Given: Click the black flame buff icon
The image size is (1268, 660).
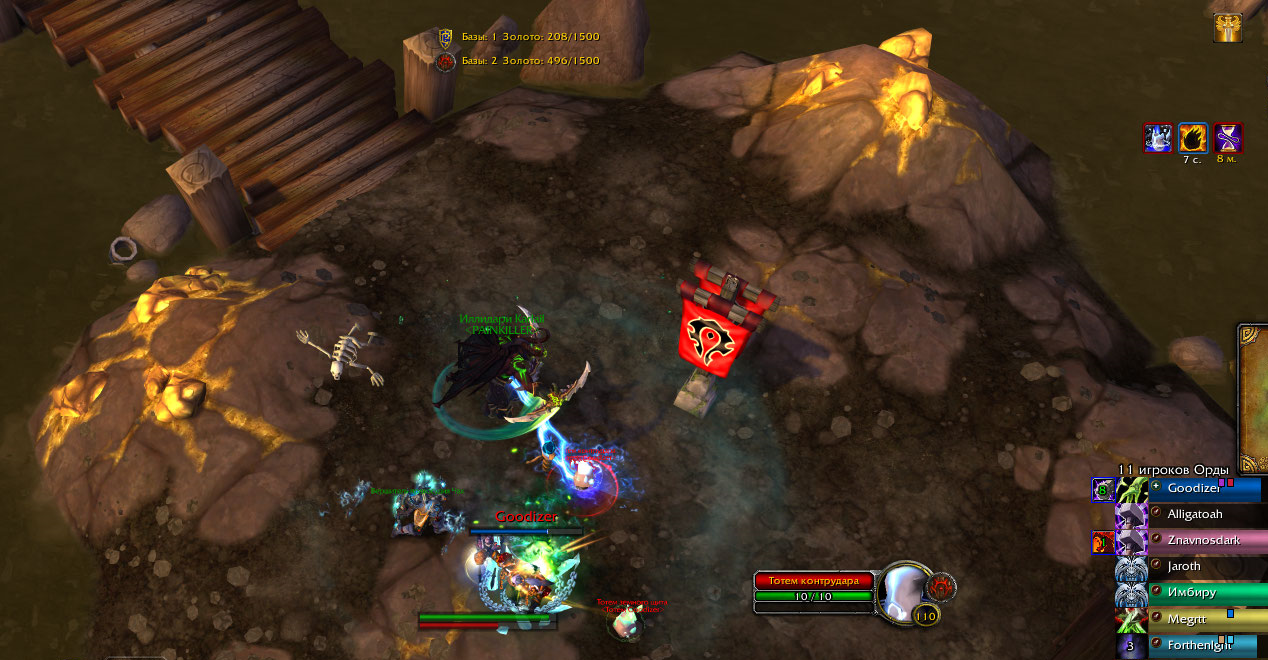Looking at the screenshot, I should point(1193,138).
